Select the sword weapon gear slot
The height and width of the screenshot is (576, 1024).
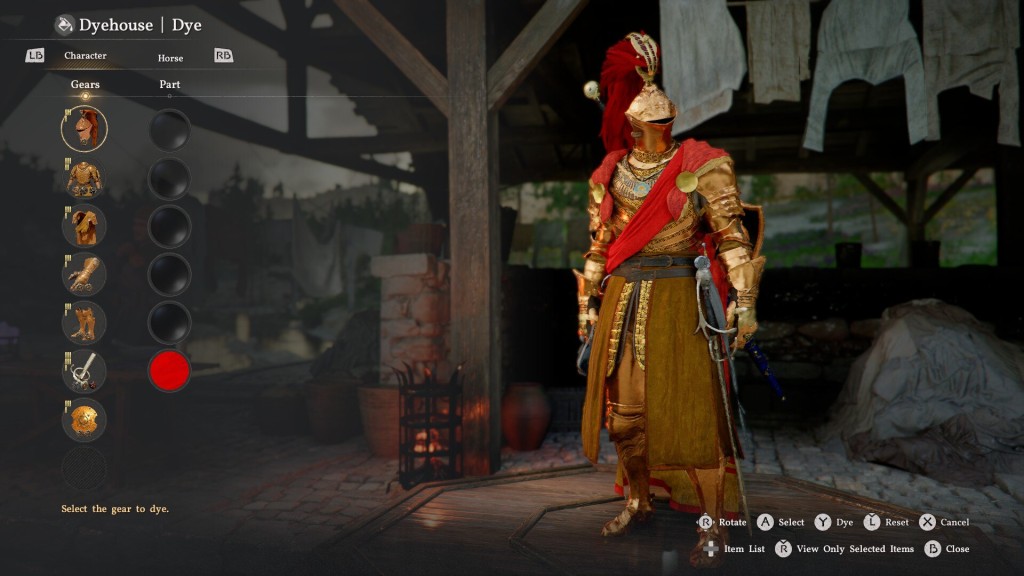point(84,371)
